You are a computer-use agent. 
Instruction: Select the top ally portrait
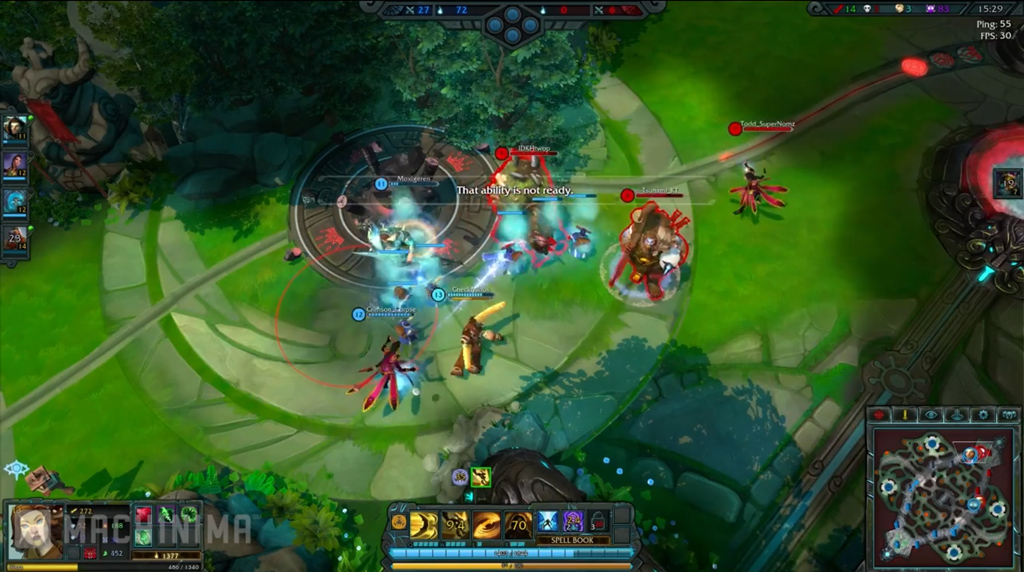click(15, 128)
